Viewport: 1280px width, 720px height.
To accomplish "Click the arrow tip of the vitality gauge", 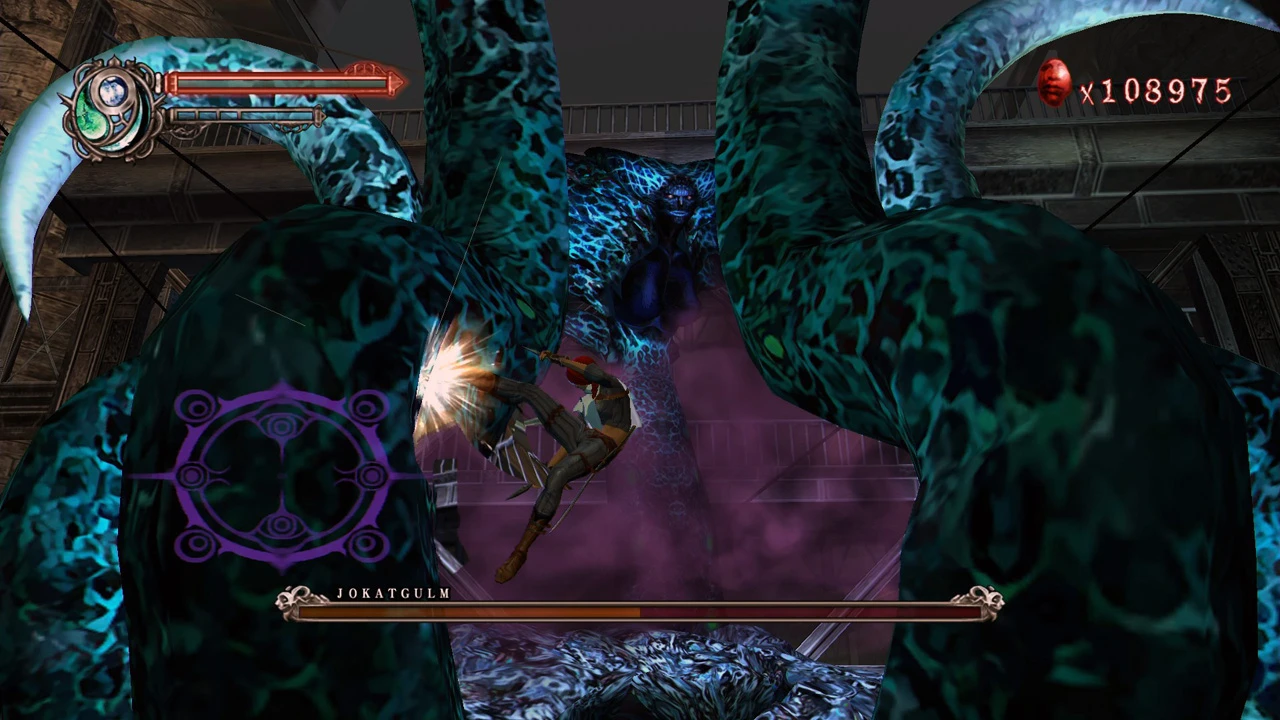I will pos(398,83).
